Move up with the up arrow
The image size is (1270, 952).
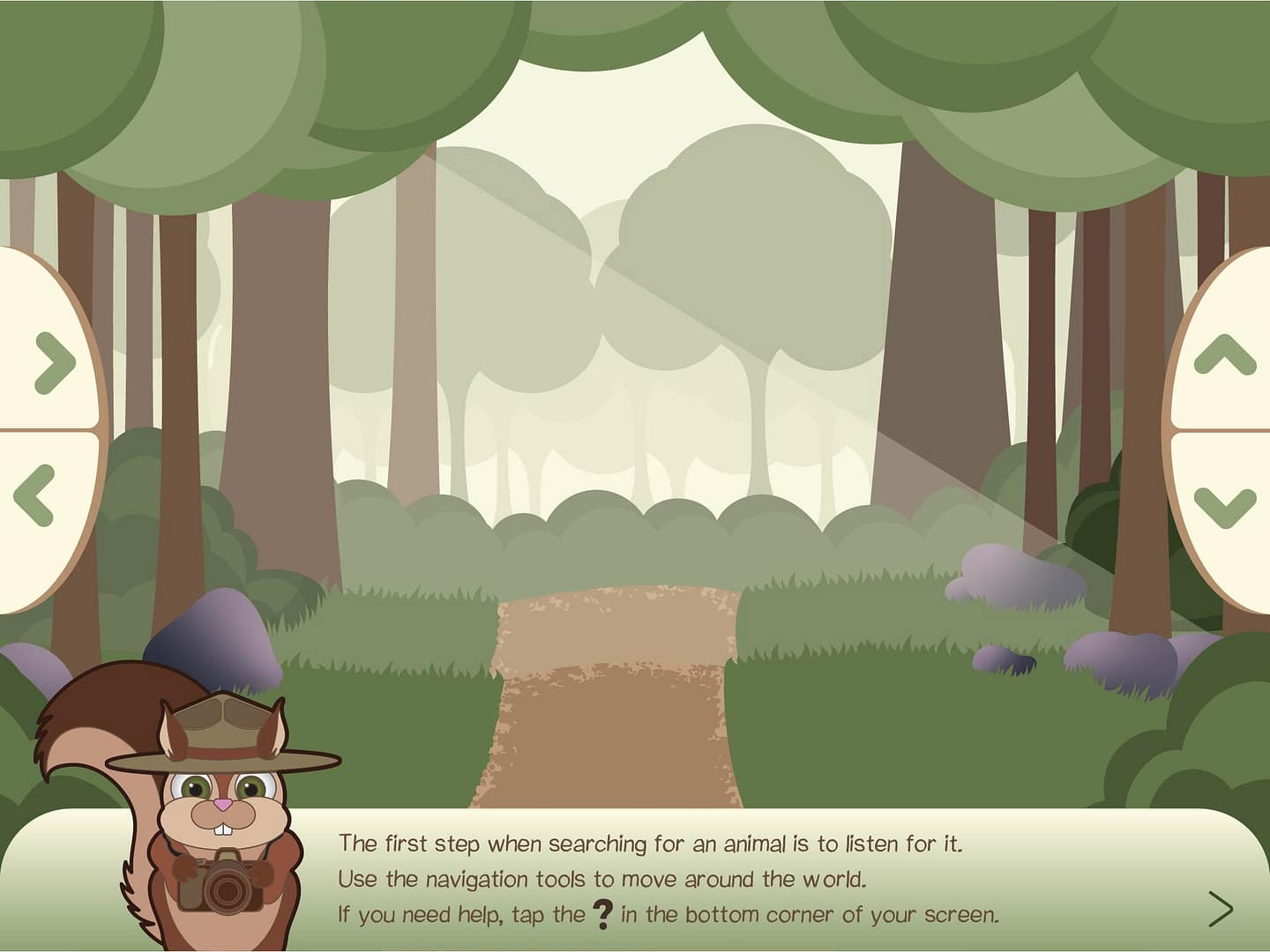point(1224,354)
